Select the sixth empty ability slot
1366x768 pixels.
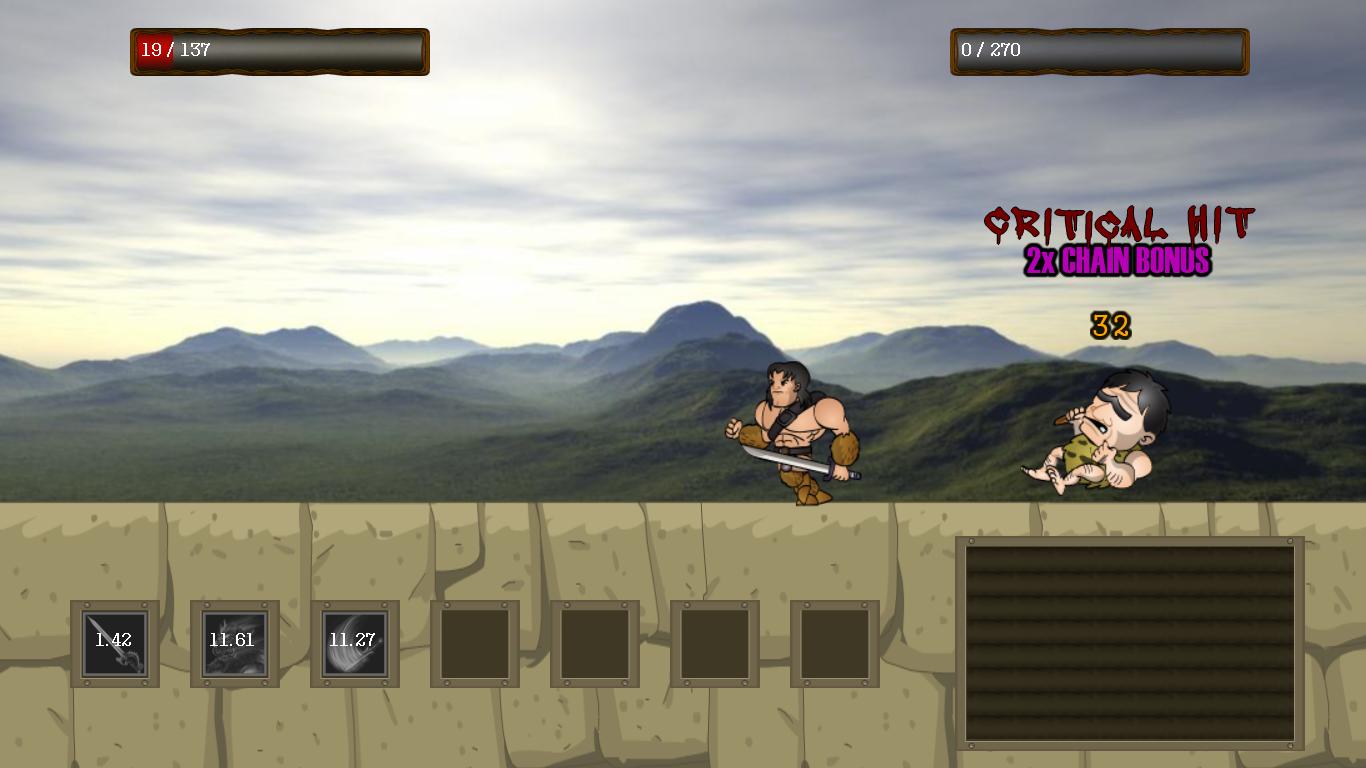pos(715,642)
